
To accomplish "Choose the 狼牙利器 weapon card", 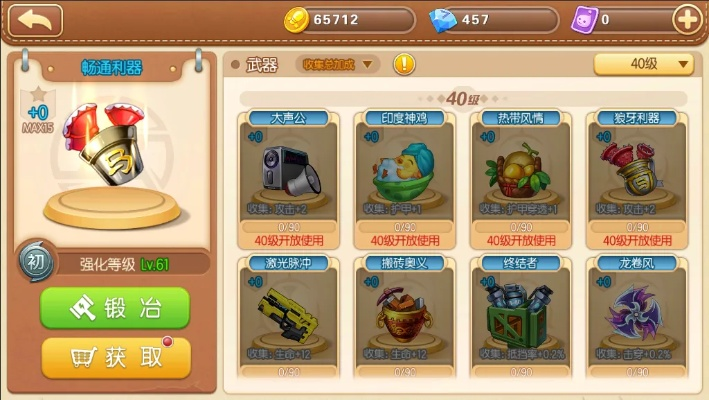I will coord(637,178).
